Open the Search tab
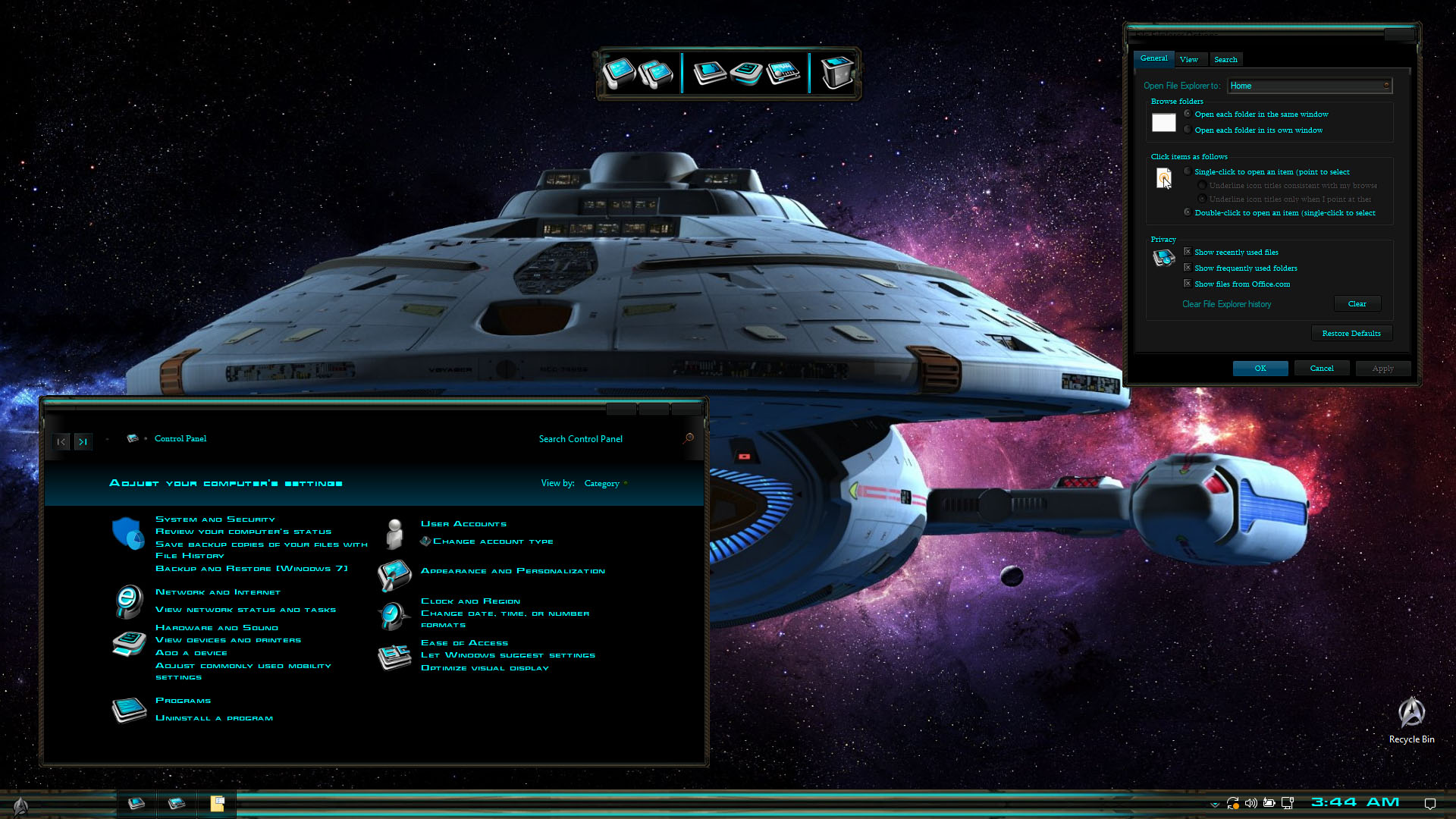1456x819 pixels. point(1225,59)
